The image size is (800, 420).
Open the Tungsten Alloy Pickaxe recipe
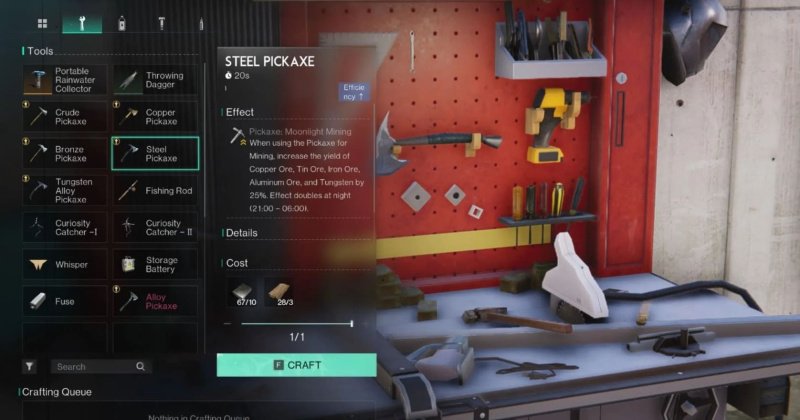click(64, 190)
